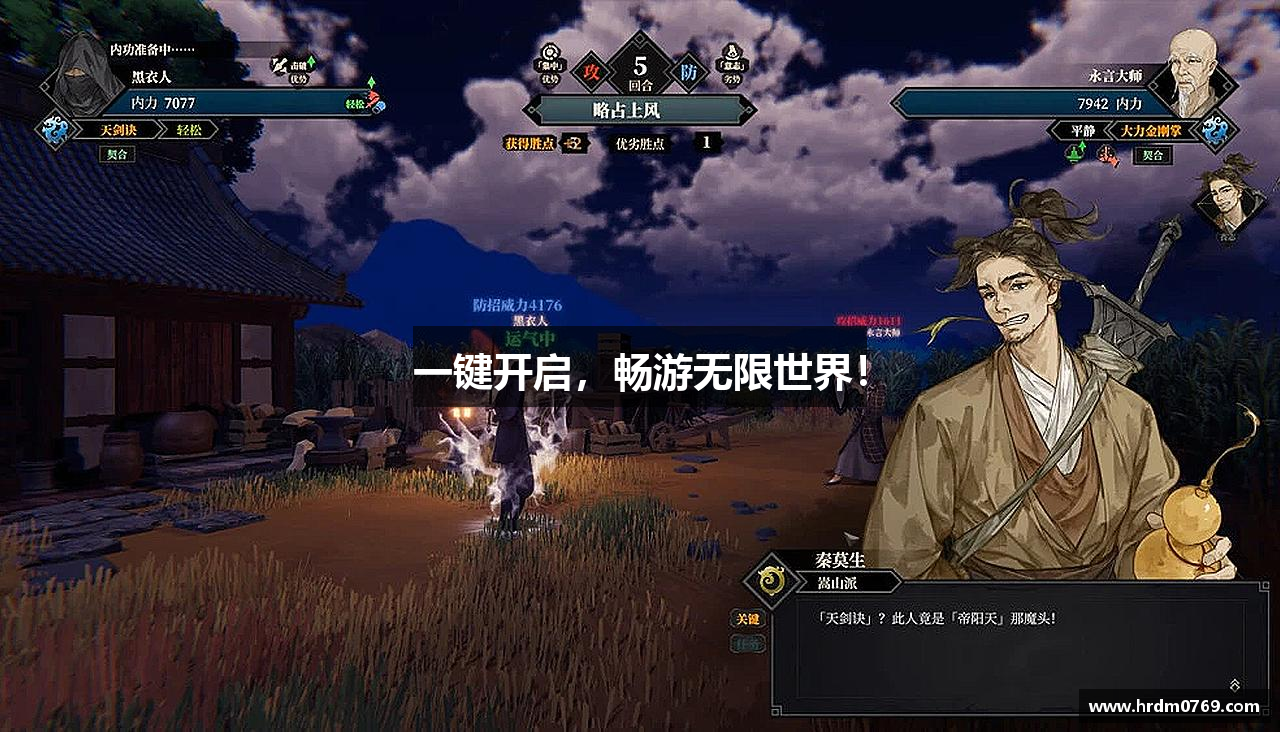Click the 意志 disadvantage icon right of 防
This screenshot has height=732, width=1280.
732,55
